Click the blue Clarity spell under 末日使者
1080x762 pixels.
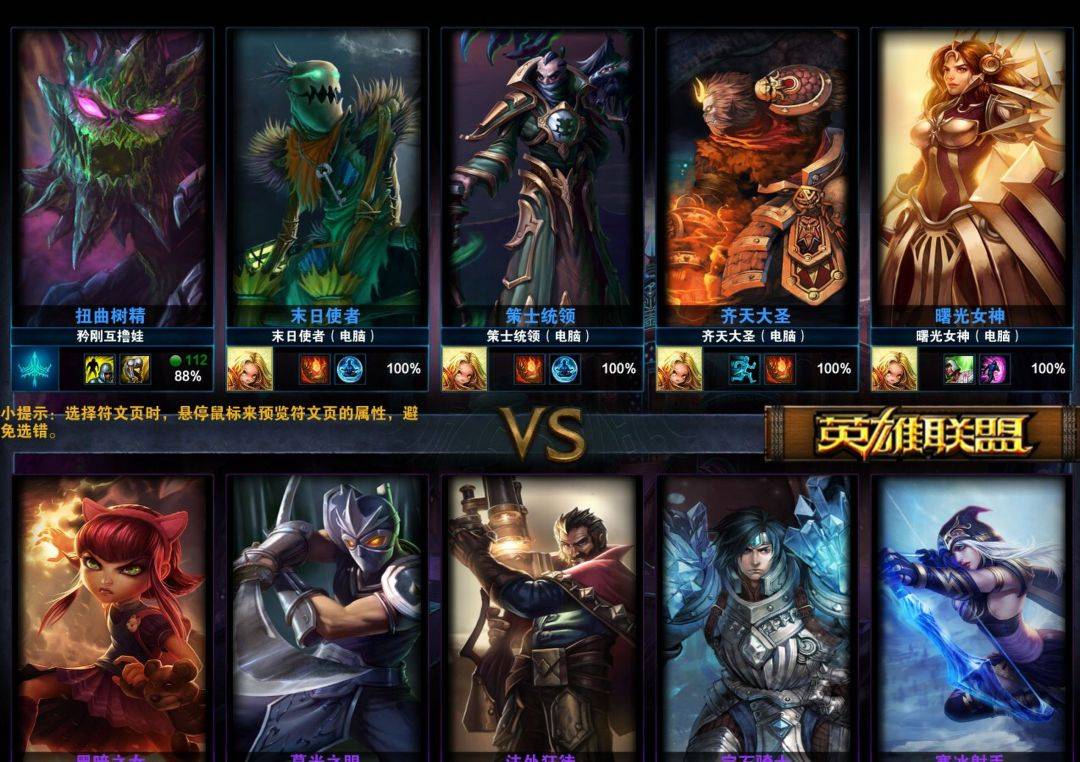coord(350,369)
